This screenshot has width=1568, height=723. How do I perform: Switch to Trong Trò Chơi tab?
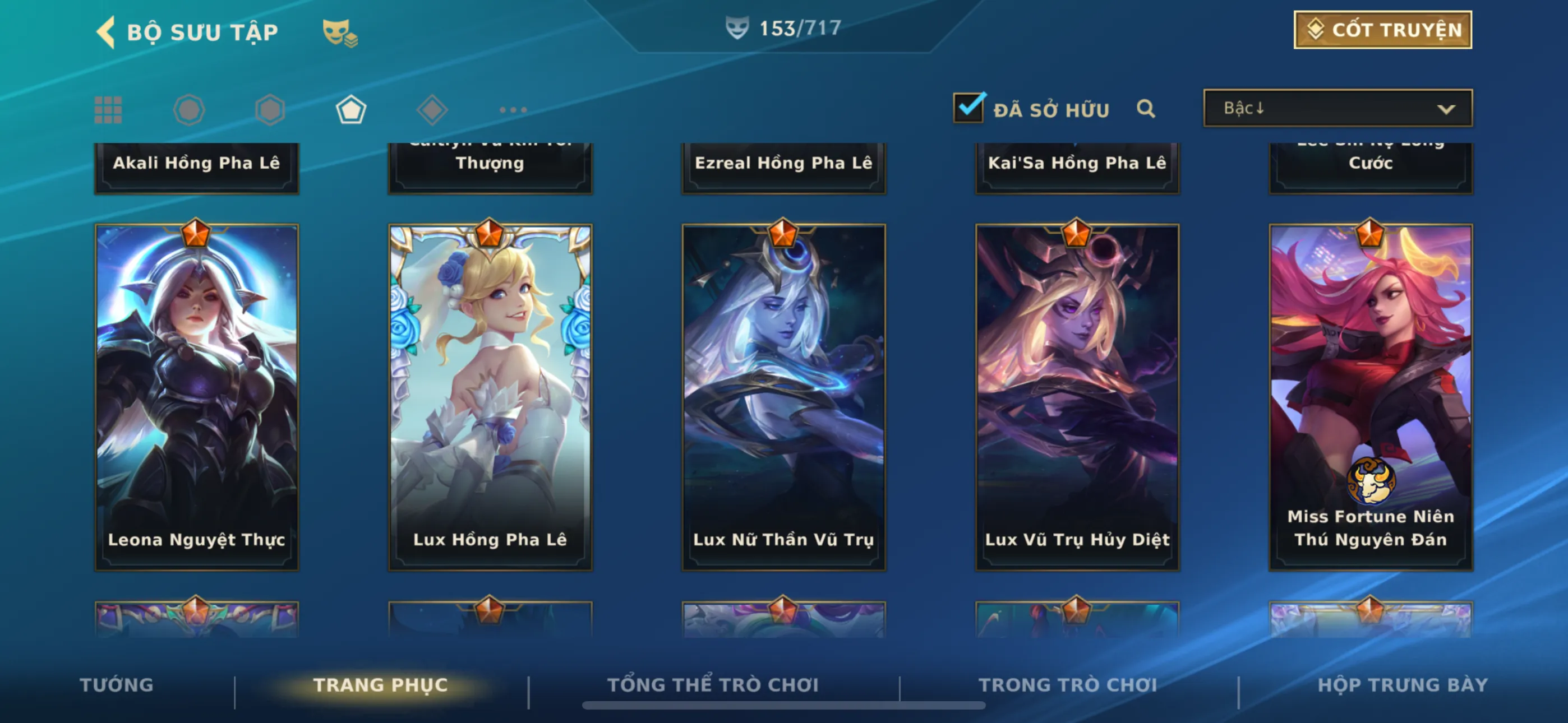pyautogui.click(x=1068, y=685)
